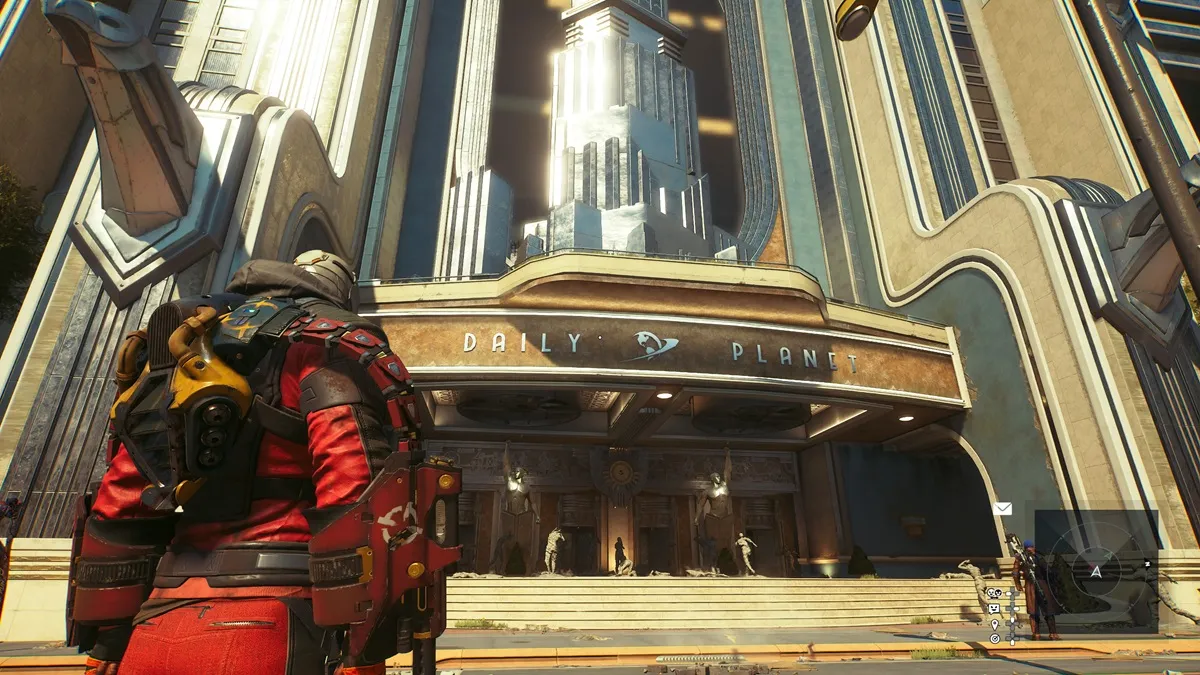Click the map pin marker icon
The image size is (1200, 675).
(x=994, y=624)
